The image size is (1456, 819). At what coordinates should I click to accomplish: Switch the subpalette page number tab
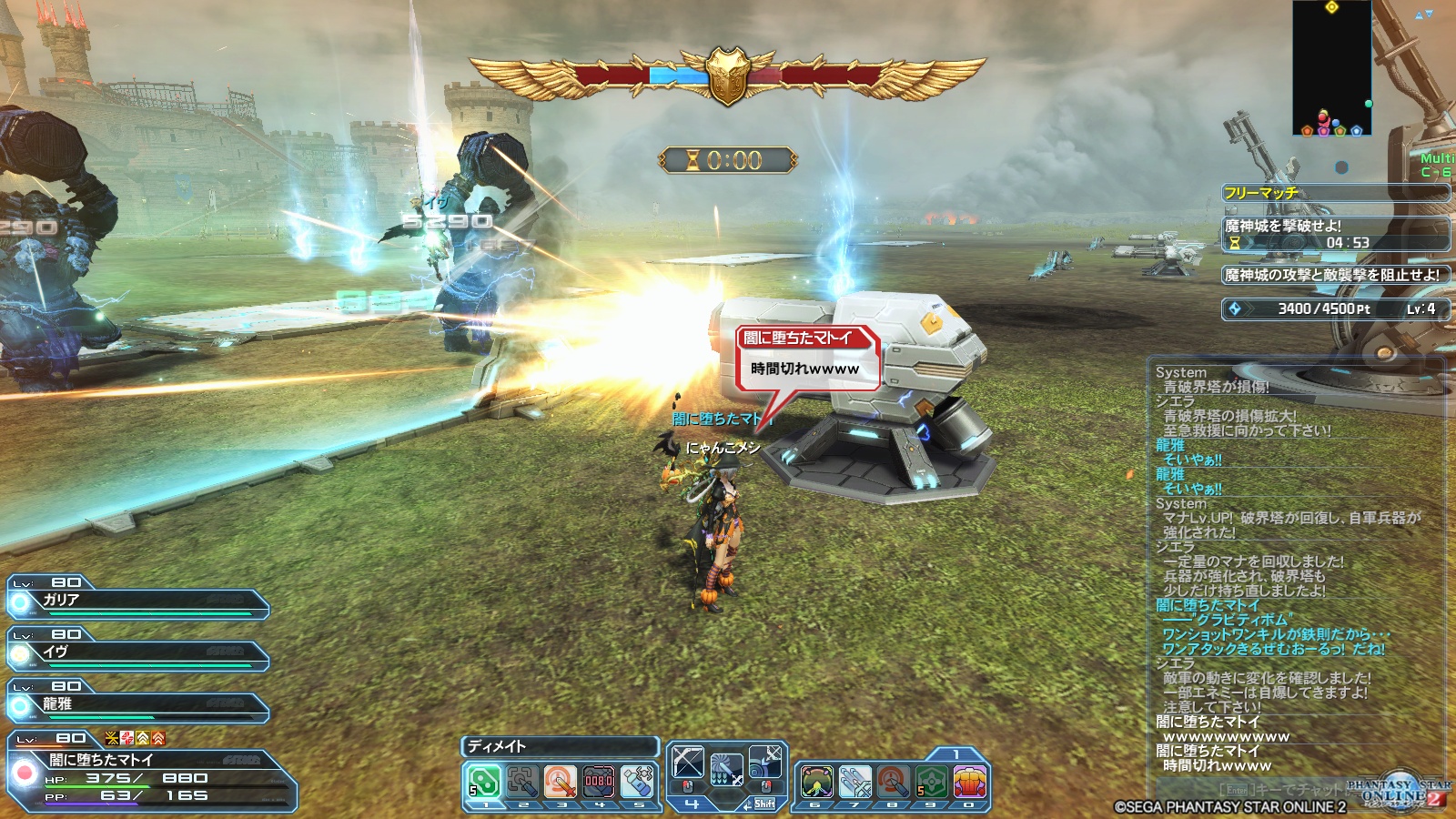point(955,754)
